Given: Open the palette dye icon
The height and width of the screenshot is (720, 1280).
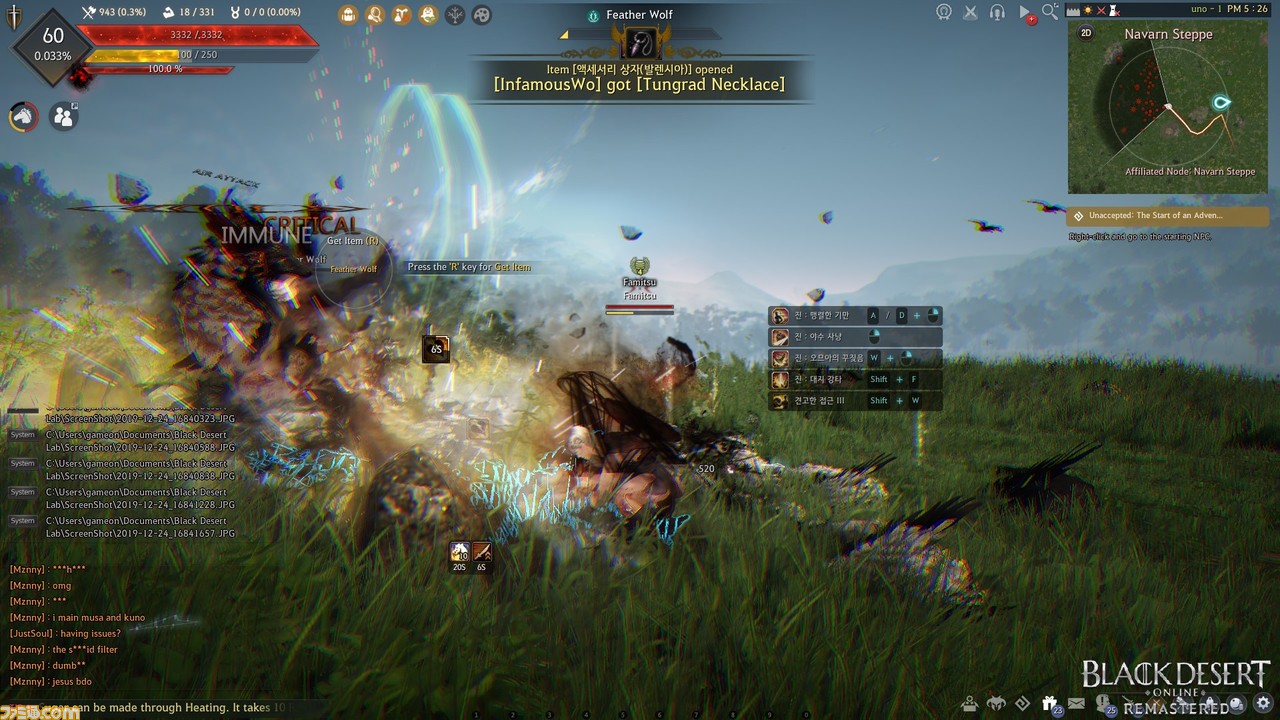Looking at the screenshot, I should coord(482,15).
